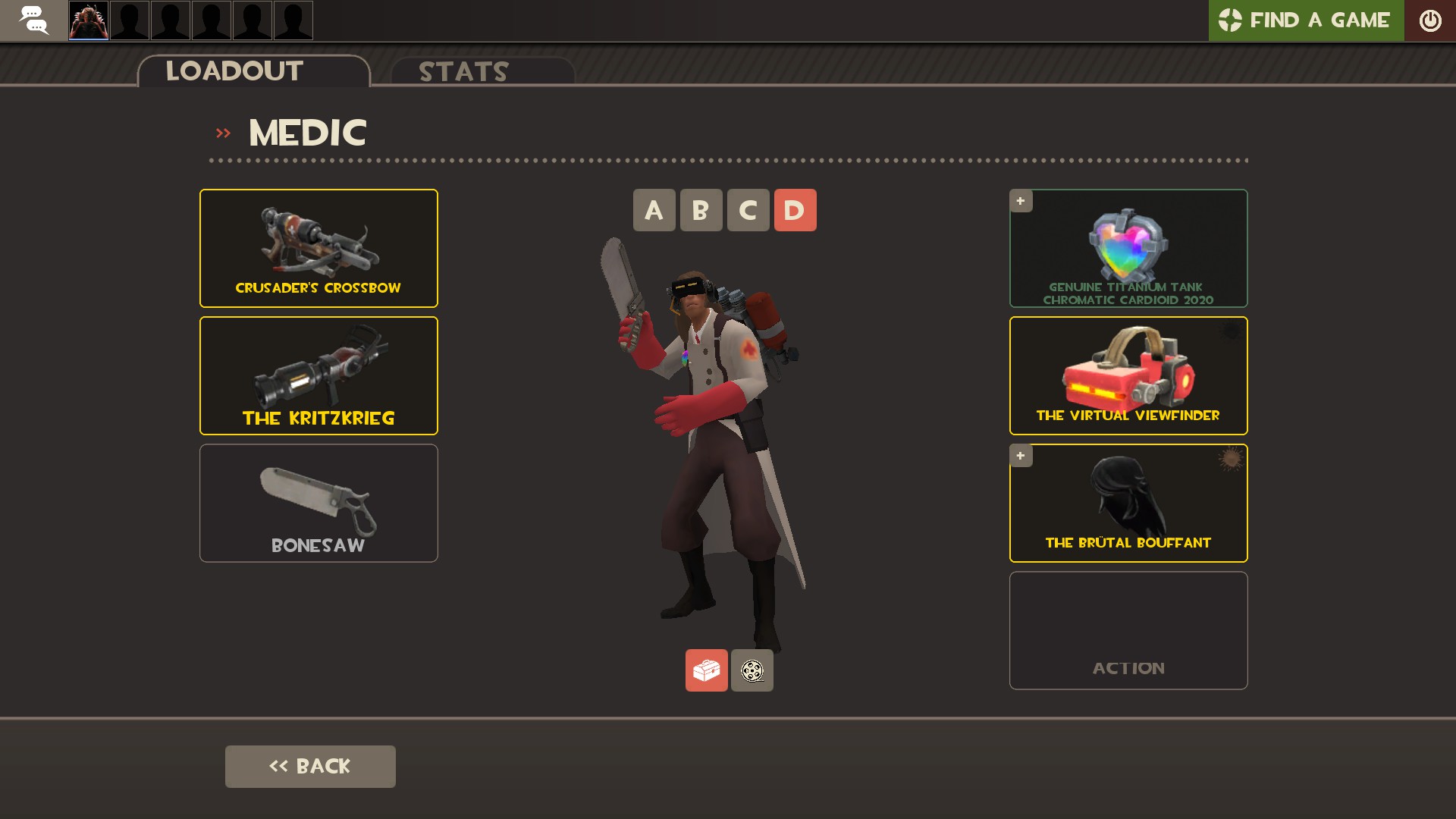The height and width of the screenshot is (819, 1456).
Task: Click the red toolbox loadout button
Action: point(706,670)
